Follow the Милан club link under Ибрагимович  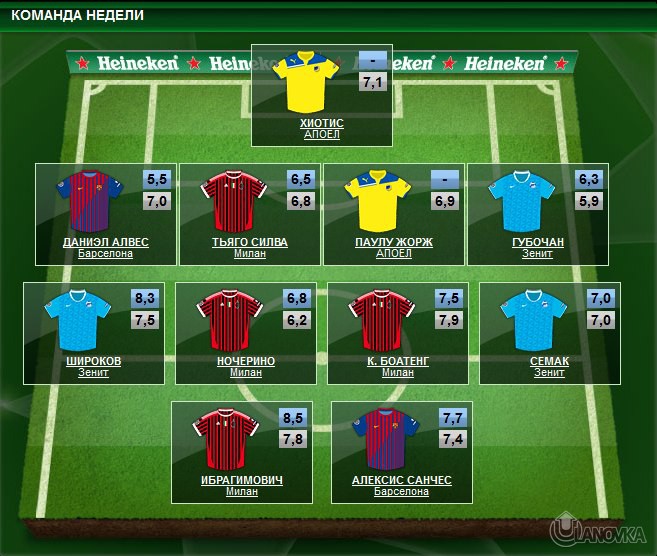tap(241, 491)
